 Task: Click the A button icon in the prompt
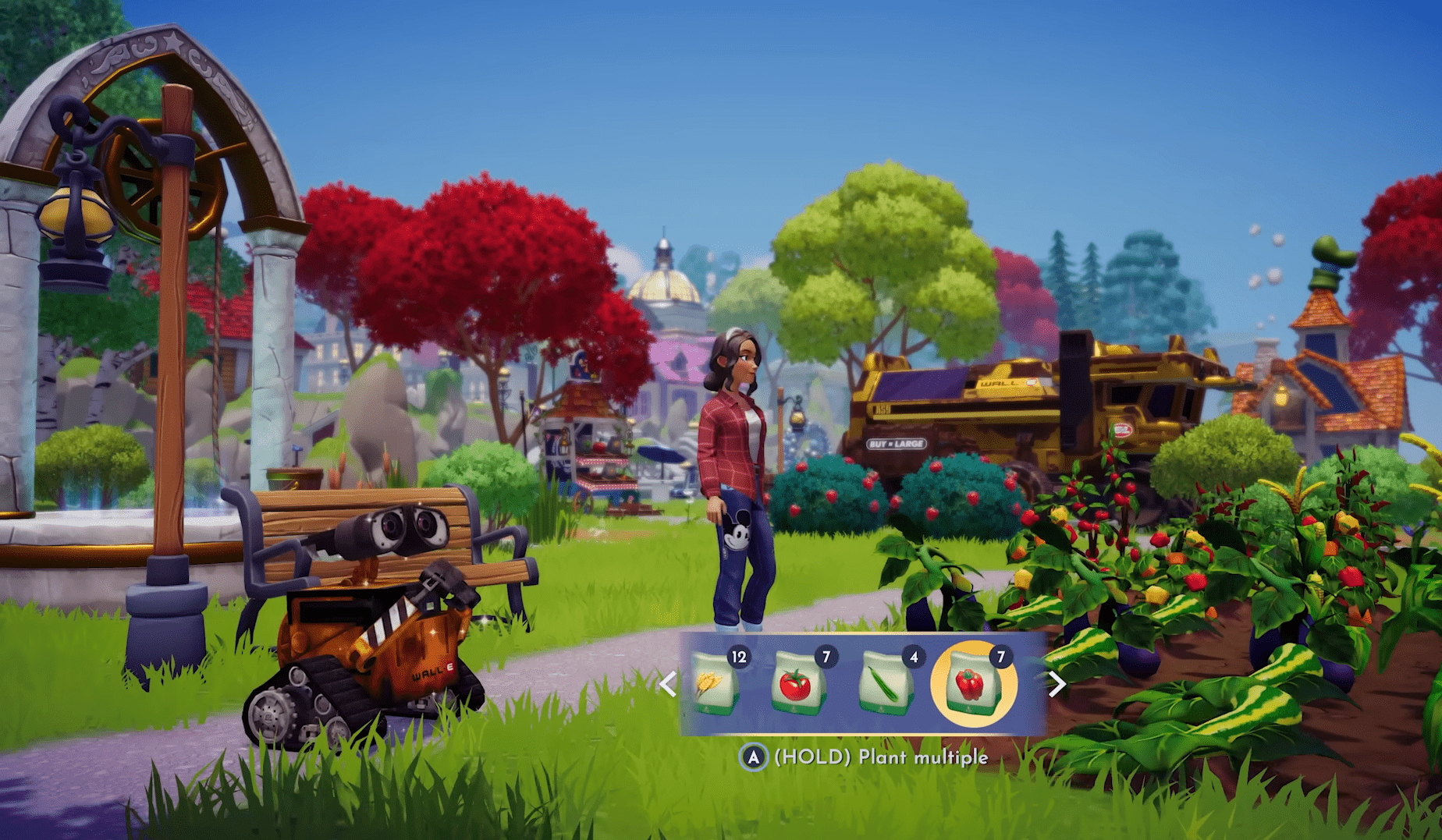coord(752,756)
